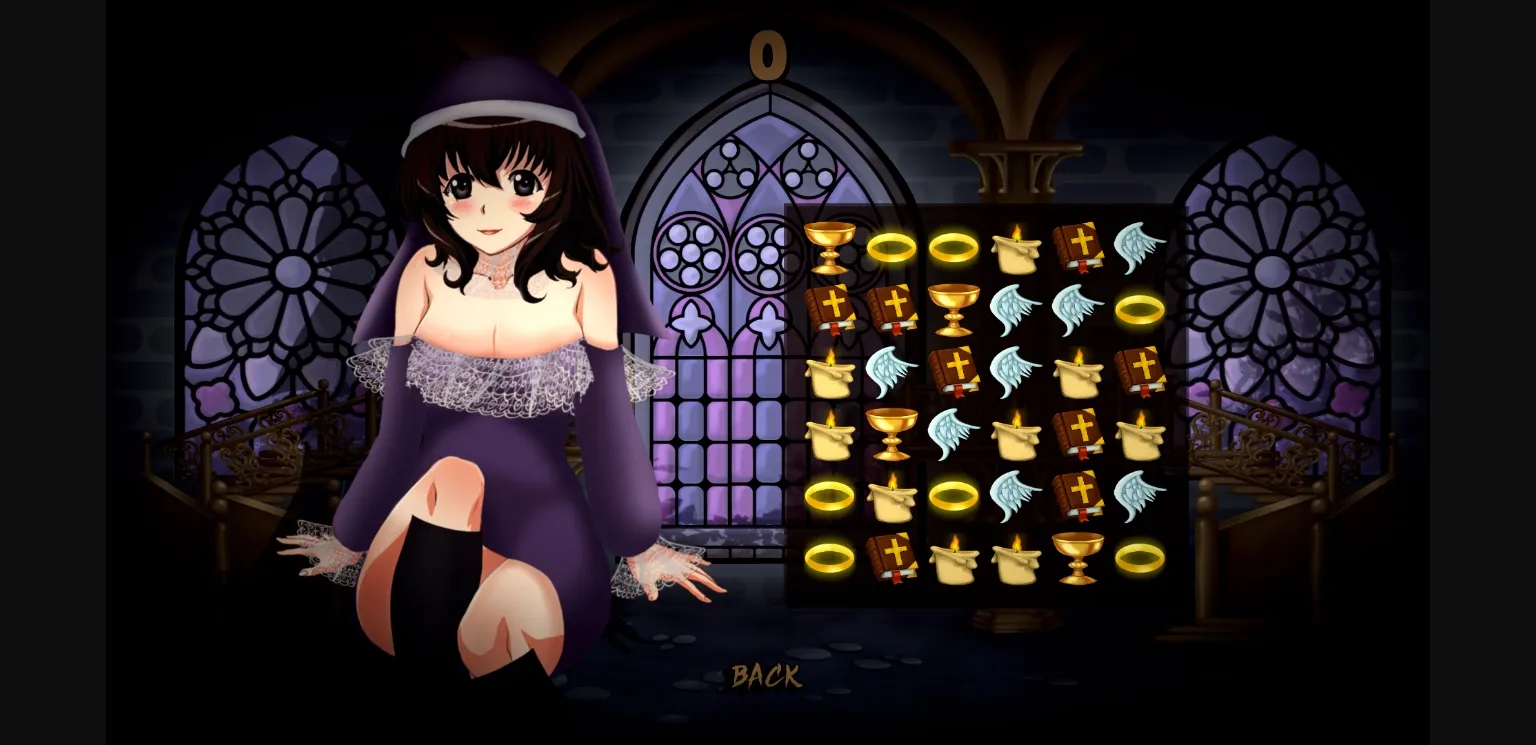Click the bible tile in the bottom row
This screenshot has width=1536, height=745.
(x=892, y=558)
